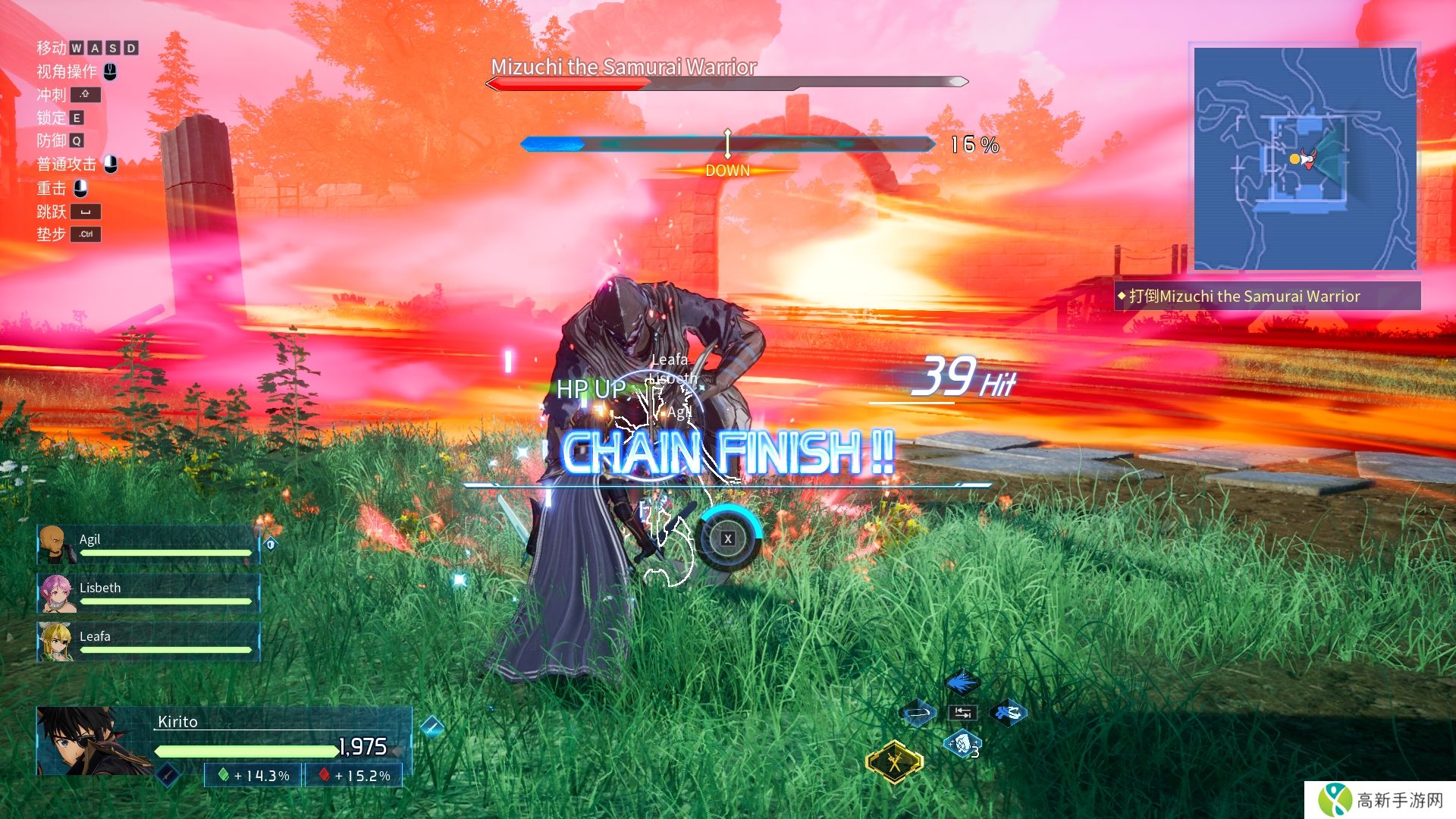Image resolution: width=1456 pixels, height=819 pixels.
Task: Click the red crystal 15.2% bonus indicator
Action: click(354, 776)
